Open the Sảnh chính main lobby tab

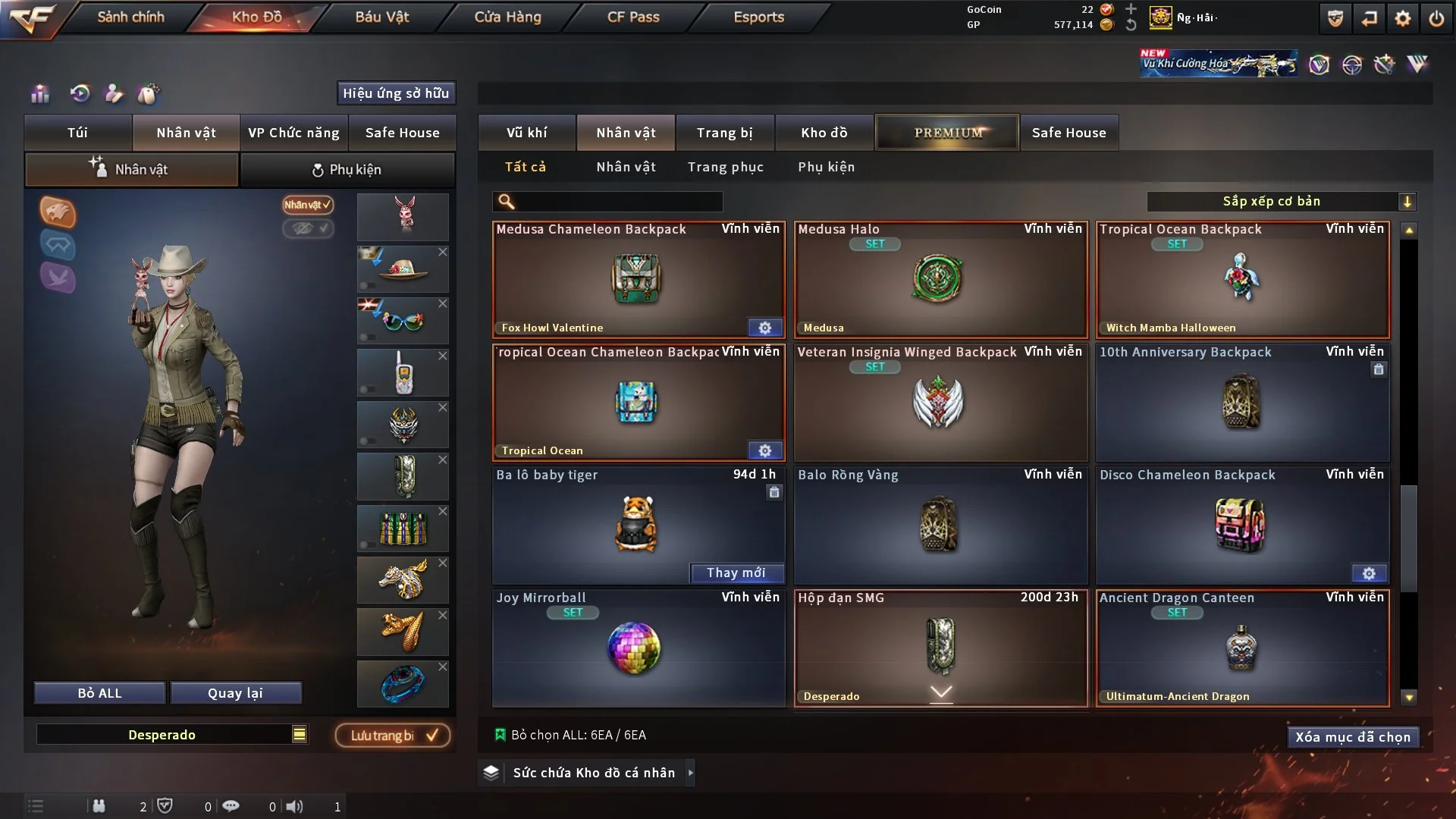pyautogui.click(x=130, y=17)
